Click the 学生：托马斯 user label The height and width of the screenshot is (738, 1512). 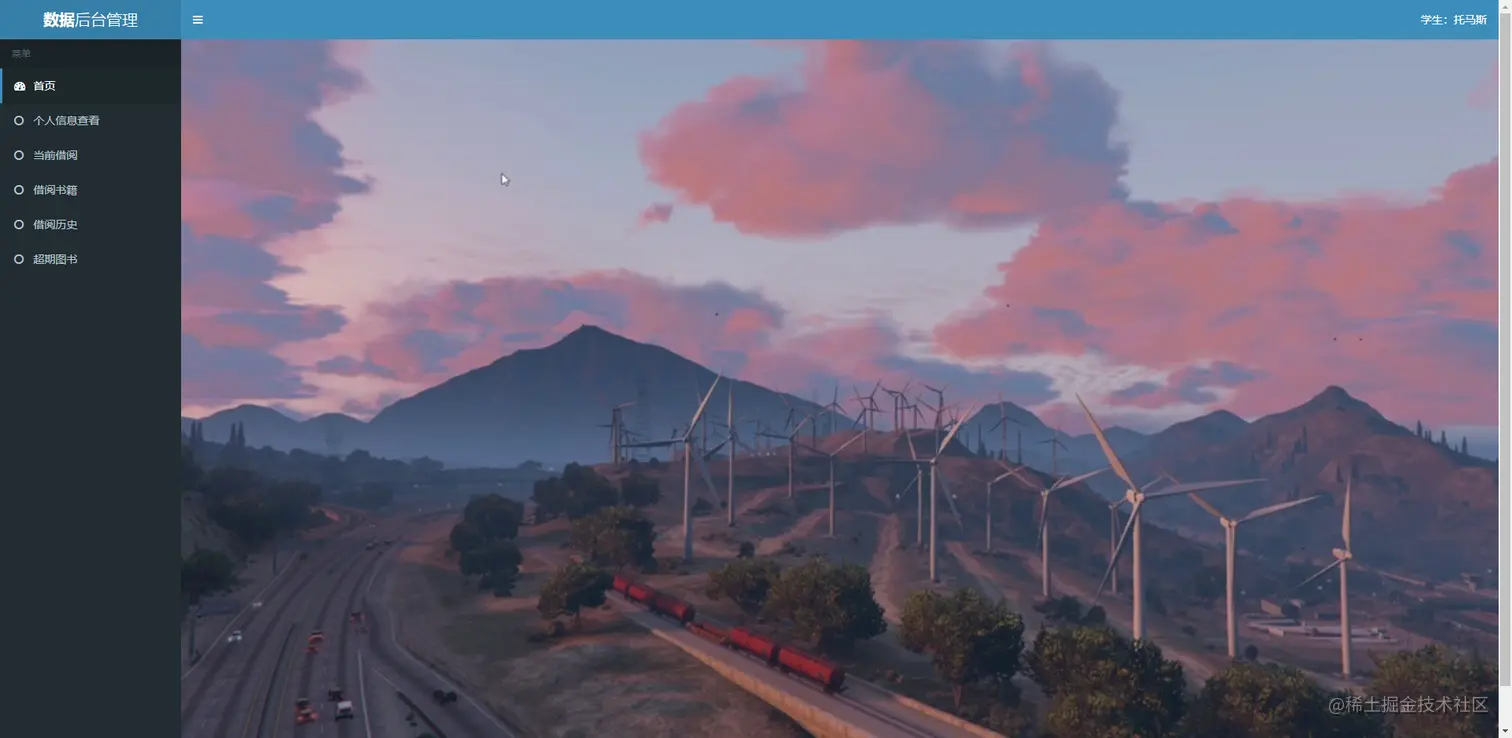[x=1453, y=20]
